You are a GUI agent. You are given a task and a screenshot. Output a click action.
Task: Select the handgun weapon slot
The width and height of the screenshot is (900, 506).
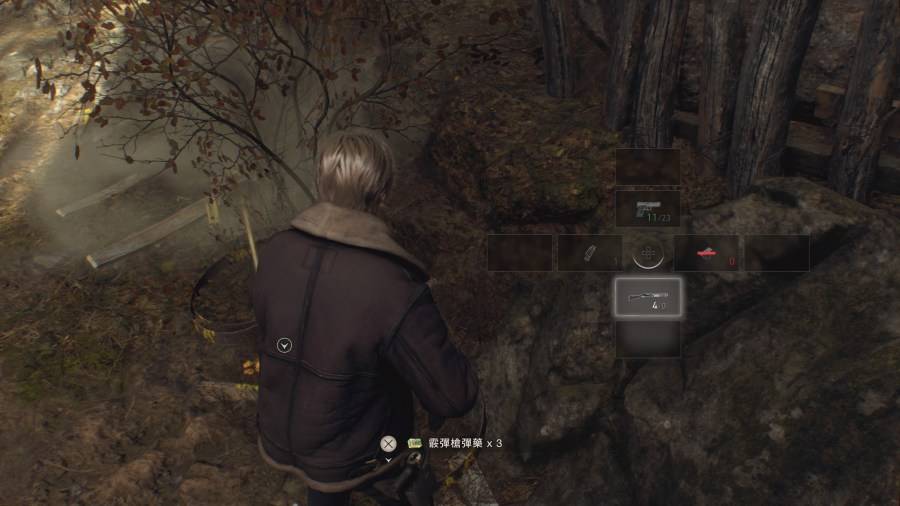tap(648, 209)
